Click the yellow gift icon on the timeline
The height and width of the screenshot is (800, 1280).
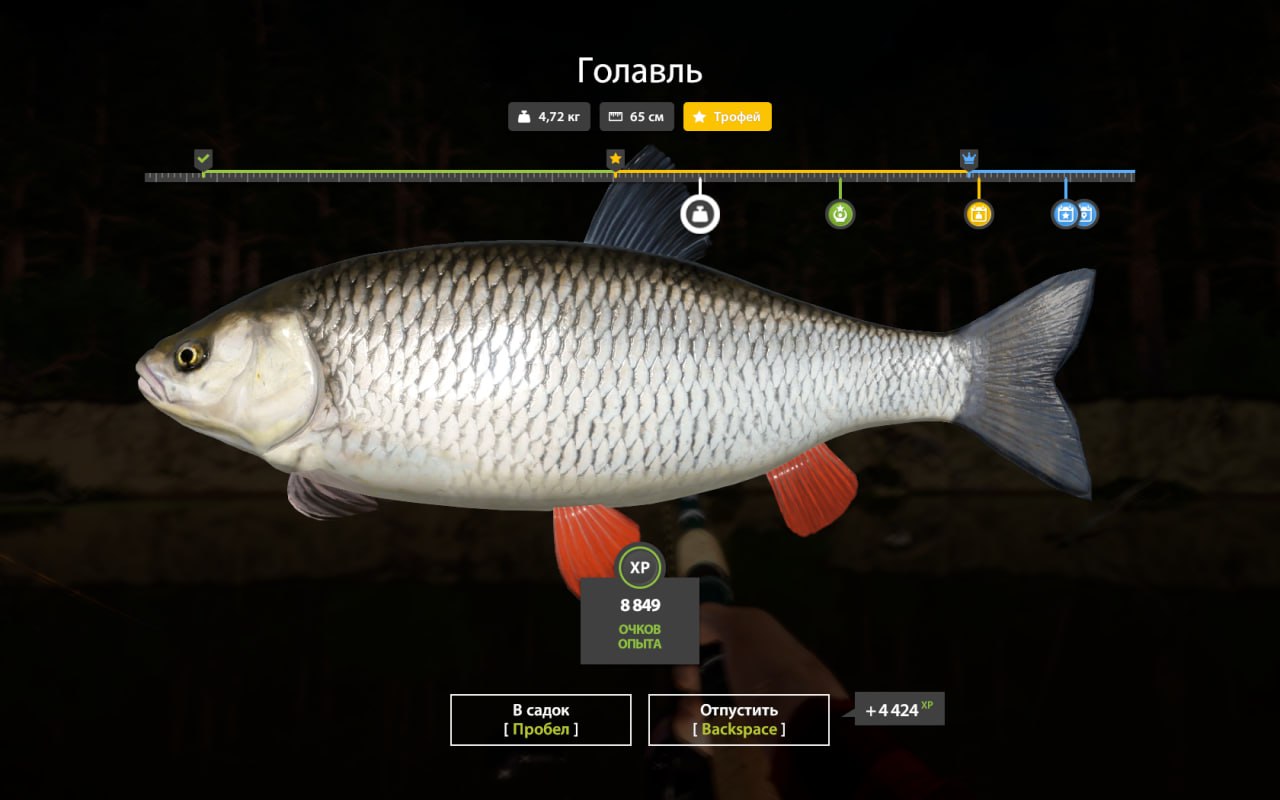coord(978,213)
